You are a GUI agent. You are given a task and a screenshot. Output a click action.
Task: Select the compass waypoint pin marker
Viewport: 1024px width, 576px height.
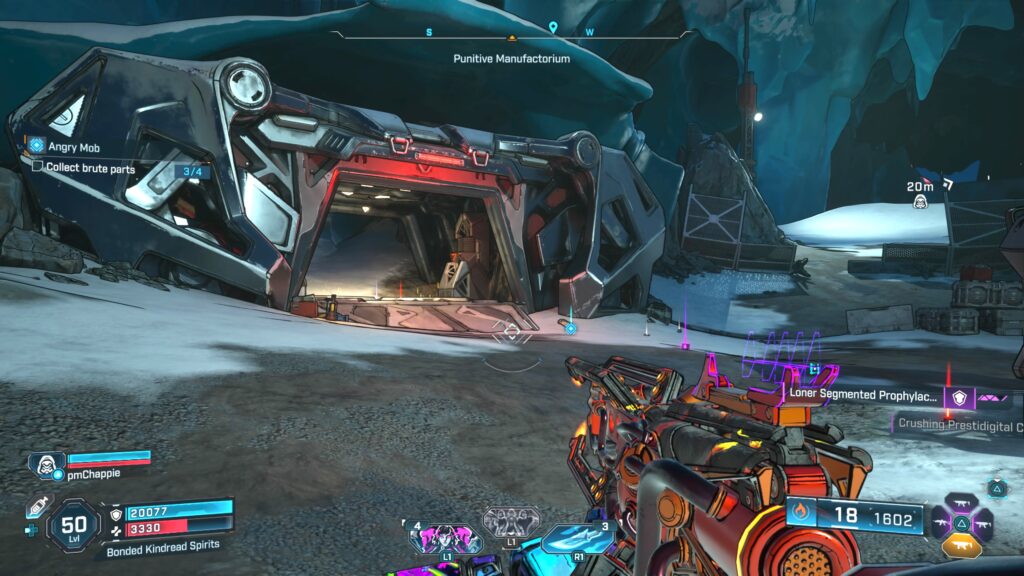553,28
